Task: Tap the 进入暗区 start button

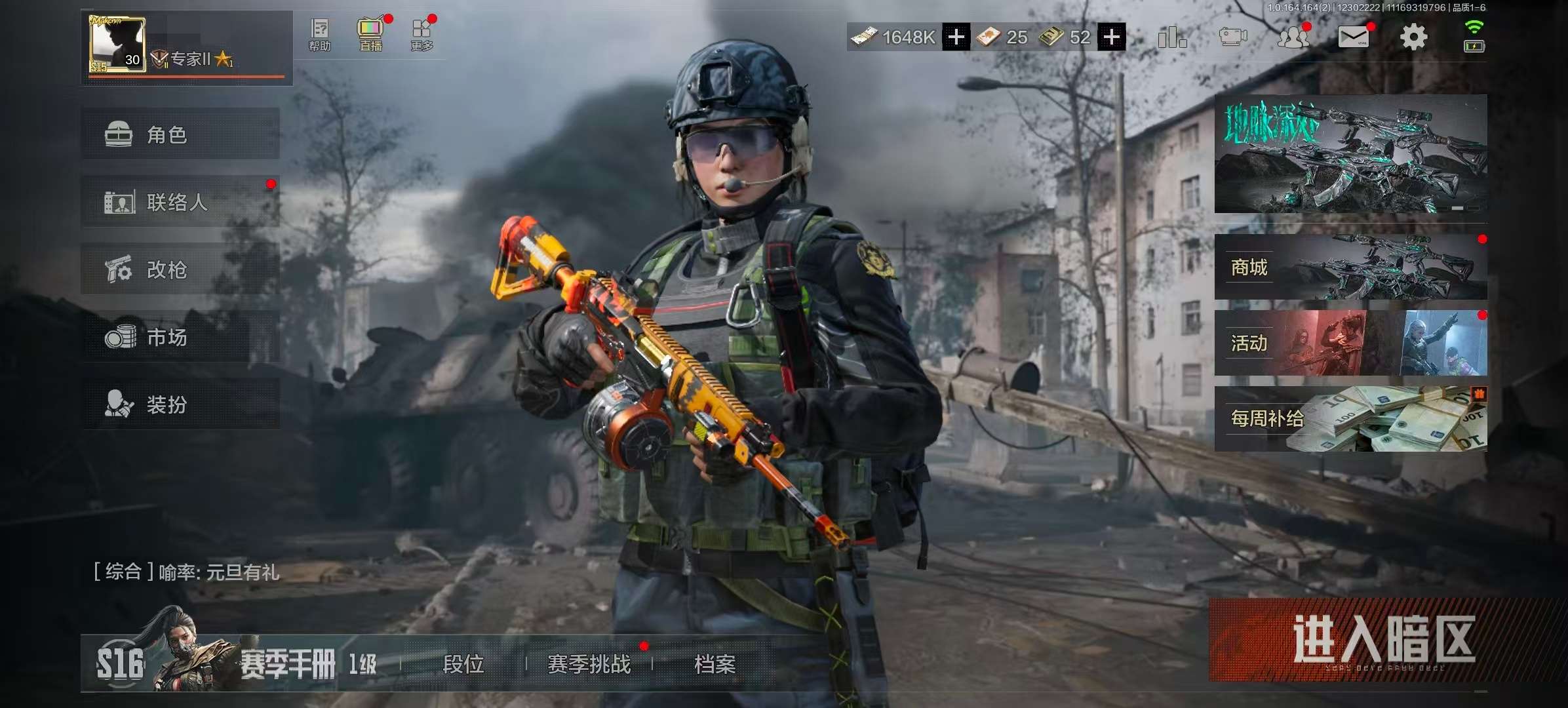Action: coord(1382,640)
